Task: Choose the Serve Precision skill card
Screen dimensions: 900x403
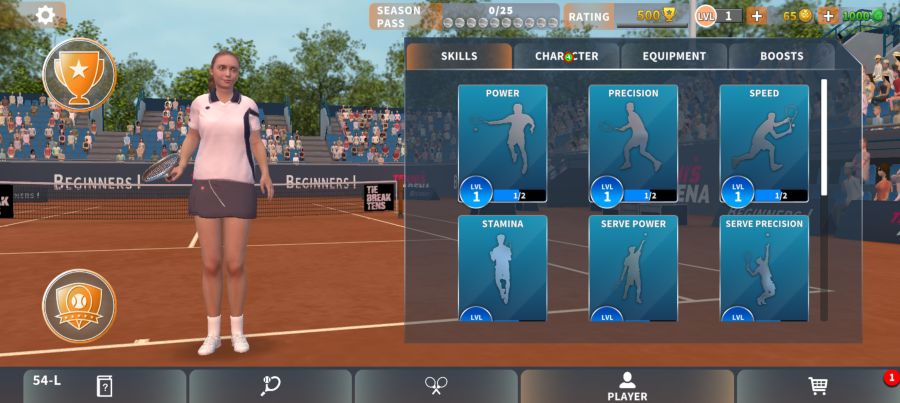Action: [x=764, y=268]
